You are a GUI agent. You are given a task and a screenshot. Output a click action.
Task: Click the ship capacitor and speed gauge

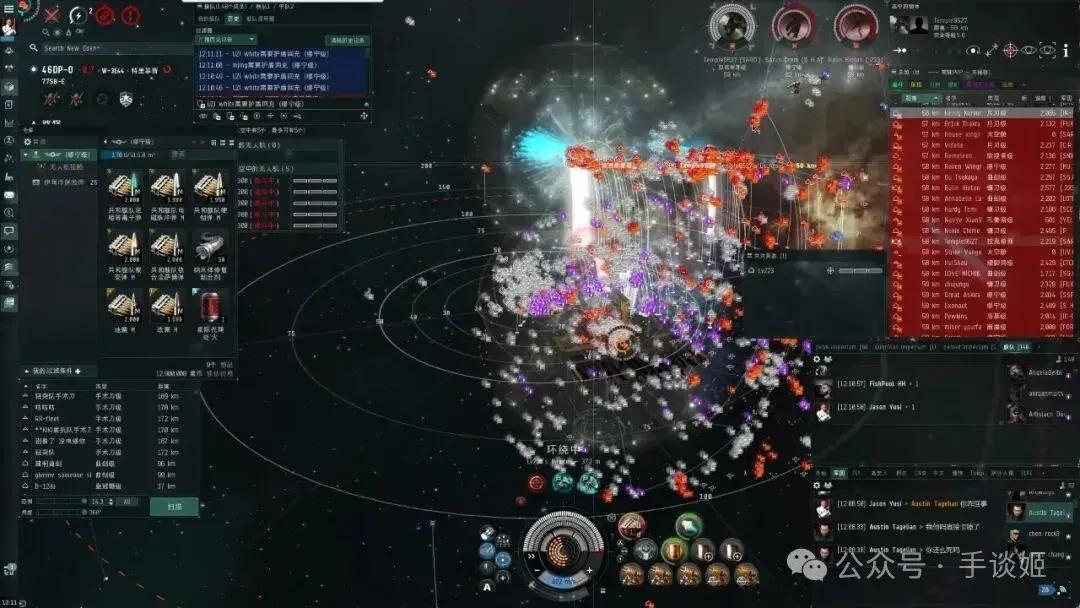click(563, 550)
